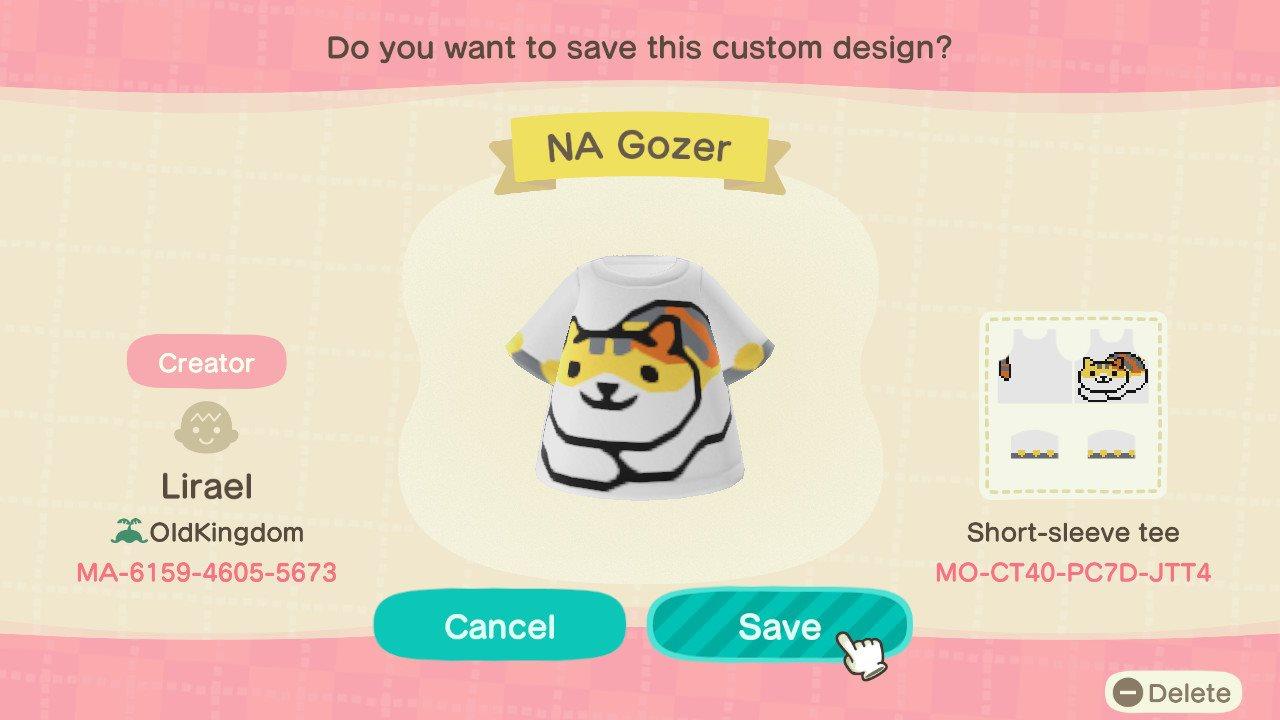Select the pink Creator badge
The width and height of the screenshot is (1280, 720).
(206, 362)
